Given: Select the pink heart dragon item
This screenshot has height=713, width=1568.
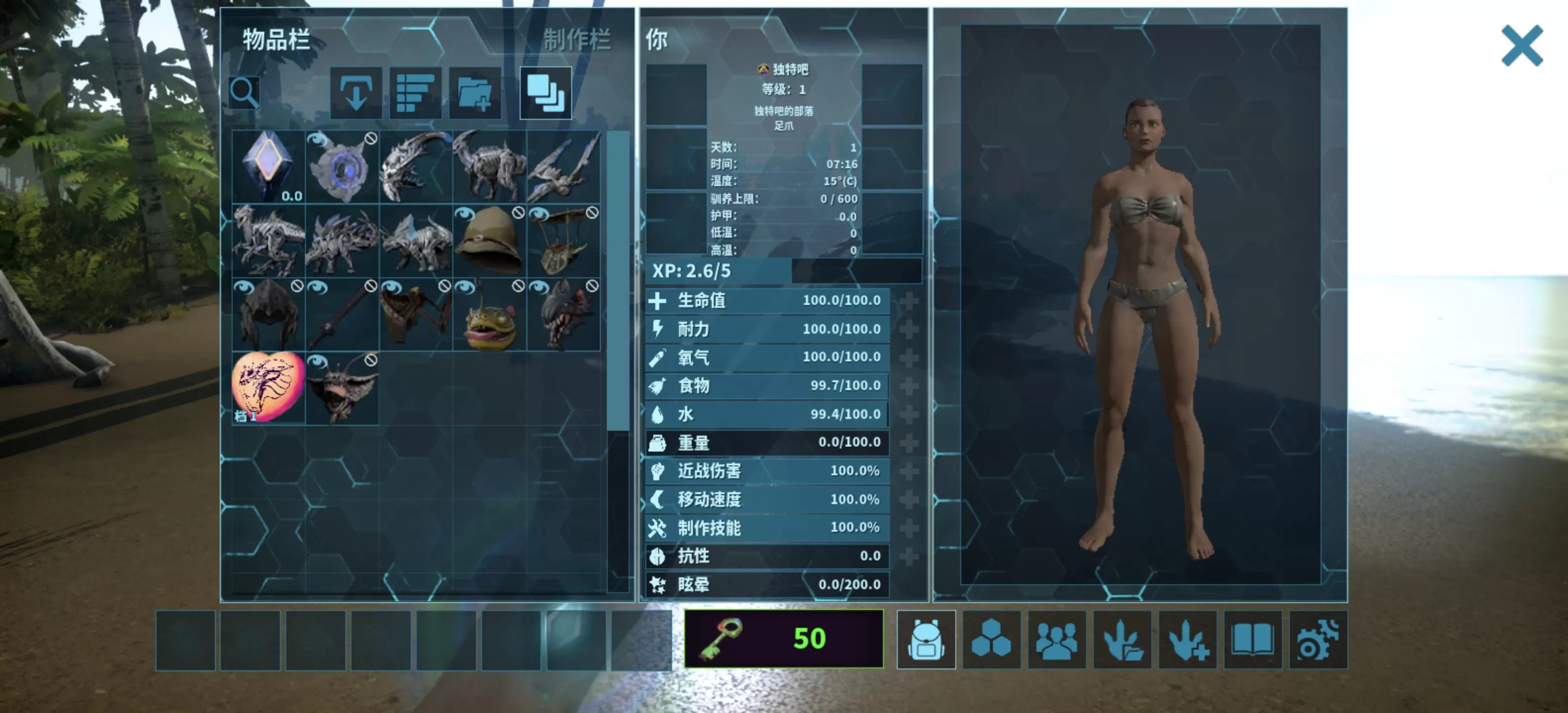Looking at the screenshot, I should [268, 388].
